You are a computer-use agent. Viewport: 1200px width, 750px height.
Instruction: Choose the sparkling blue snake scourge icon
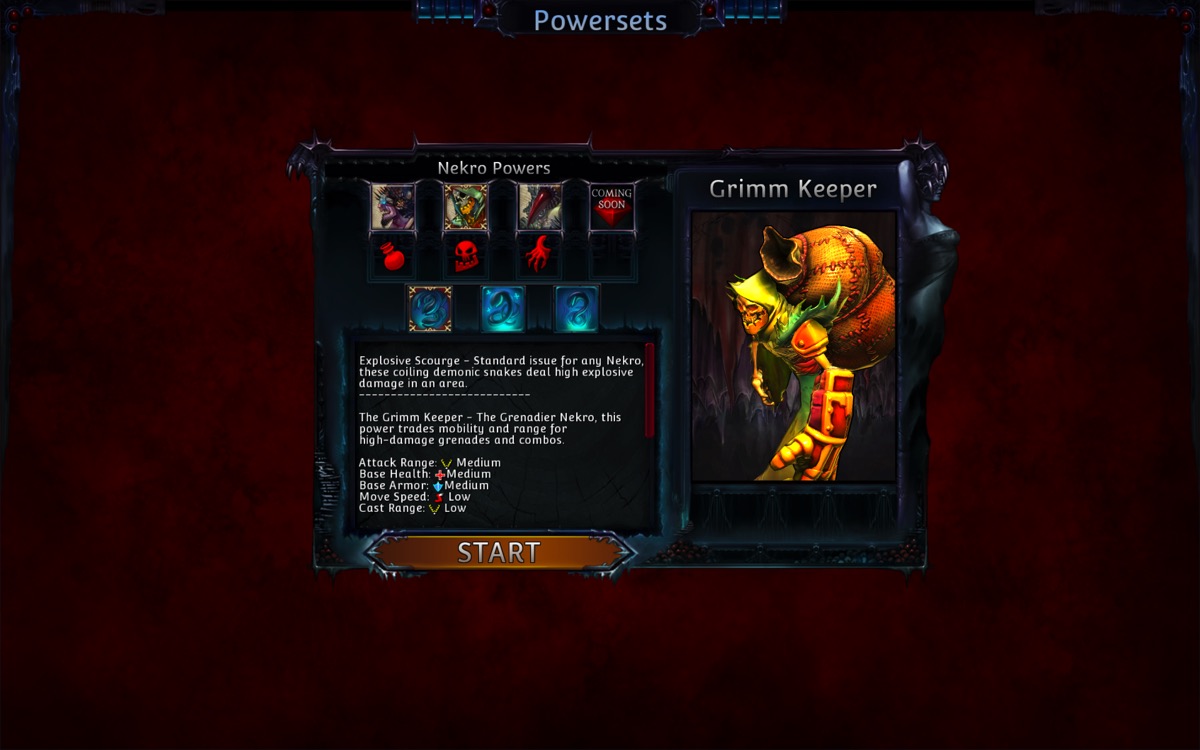coord(503,309)
